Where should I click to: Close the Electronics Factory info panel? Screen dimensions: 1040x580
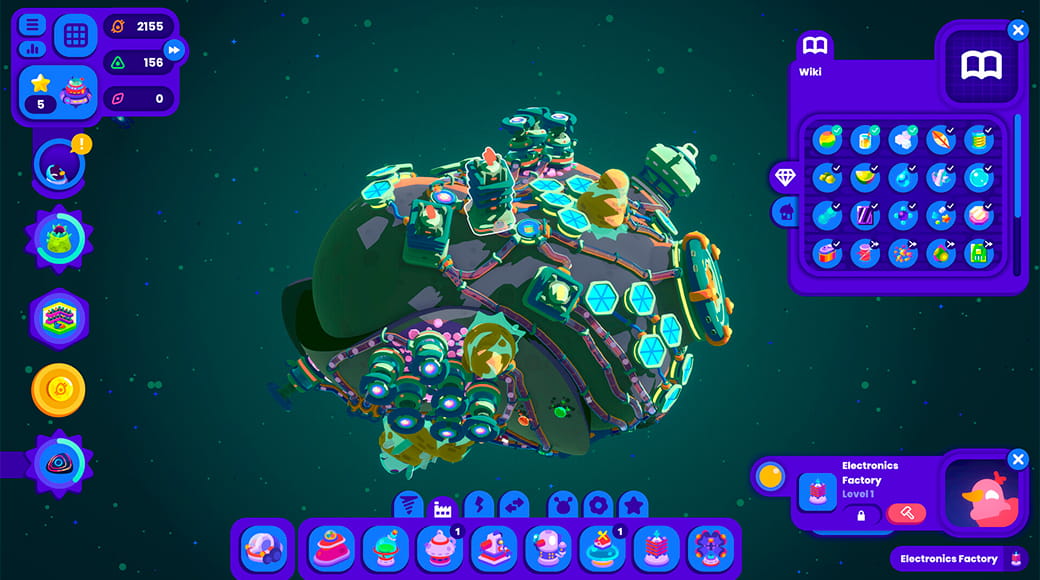coord(1018,459)
